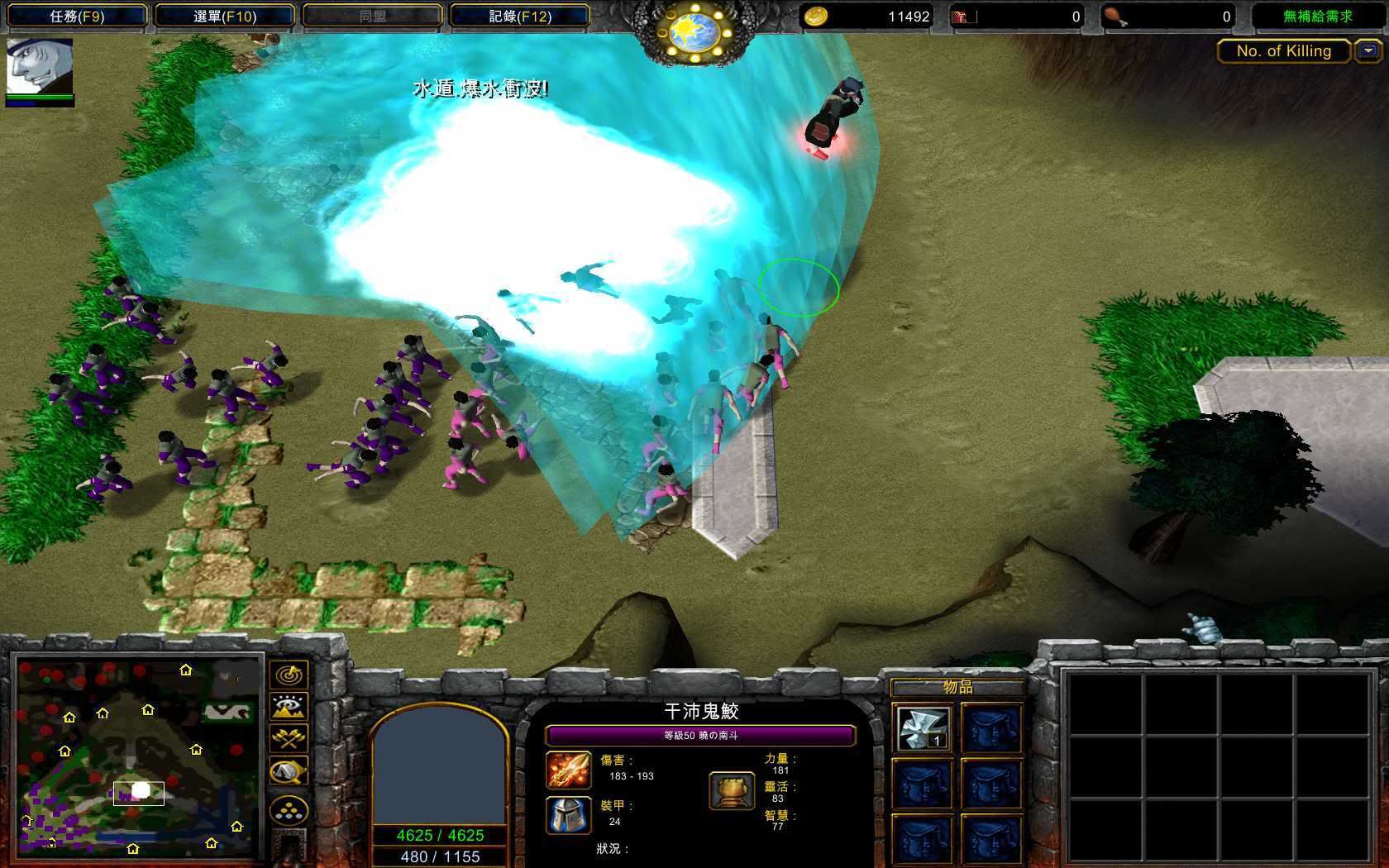Screen dimensions: 1389x868
Task: Click the minimap
Action: pyautogui.click(x=137, y=754)
